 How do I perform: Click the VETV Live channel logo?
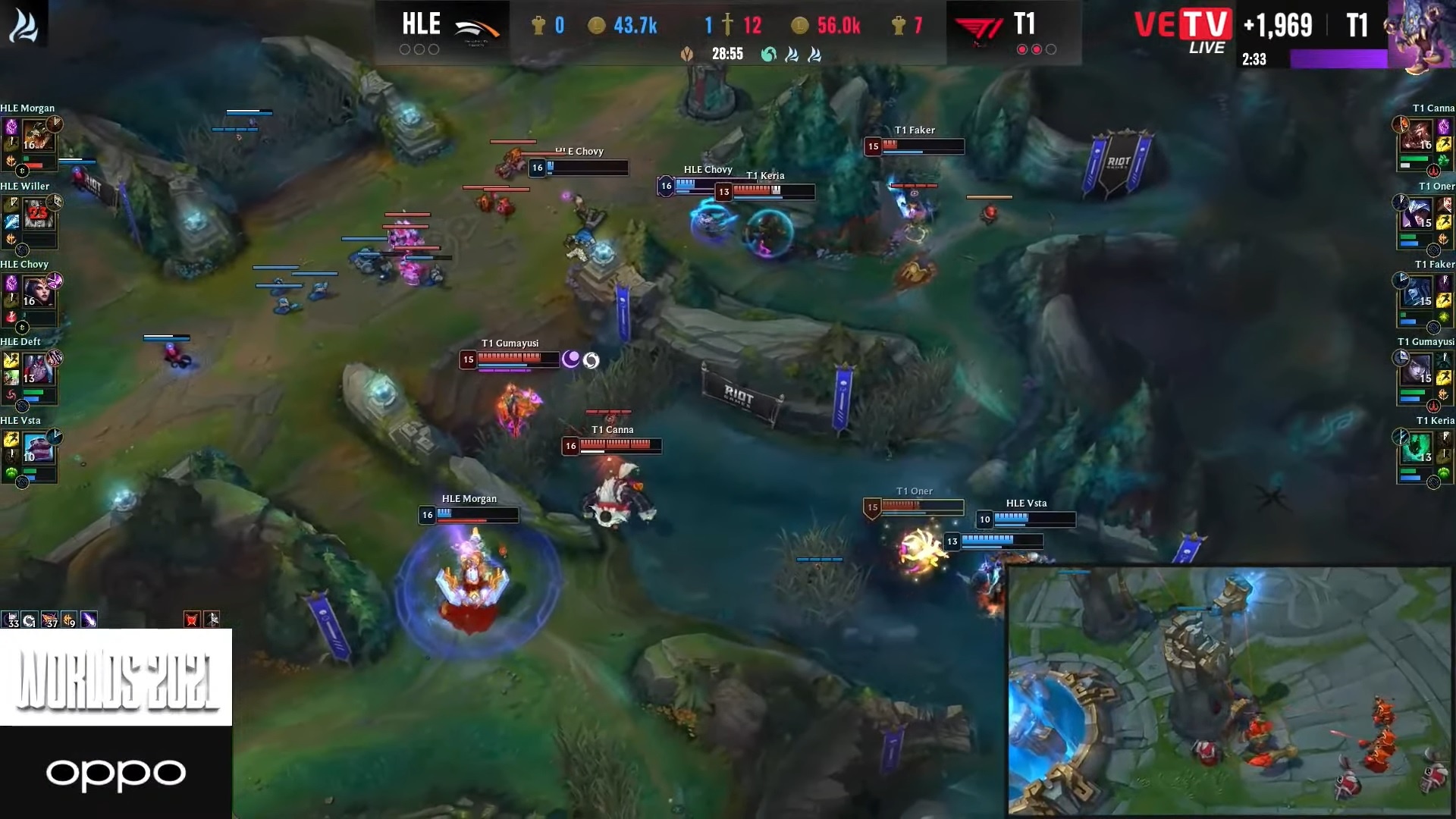point(1182,30)
